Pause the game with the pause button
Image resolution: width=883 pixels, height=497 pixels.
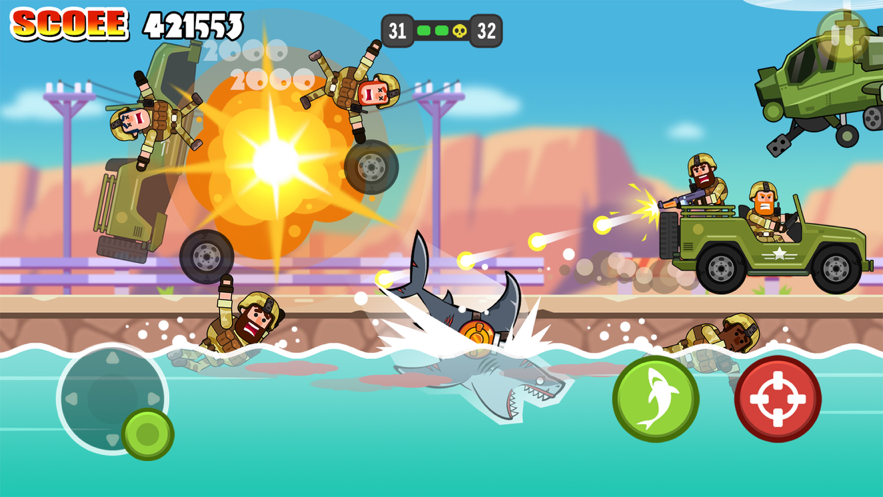click(842, 36)
